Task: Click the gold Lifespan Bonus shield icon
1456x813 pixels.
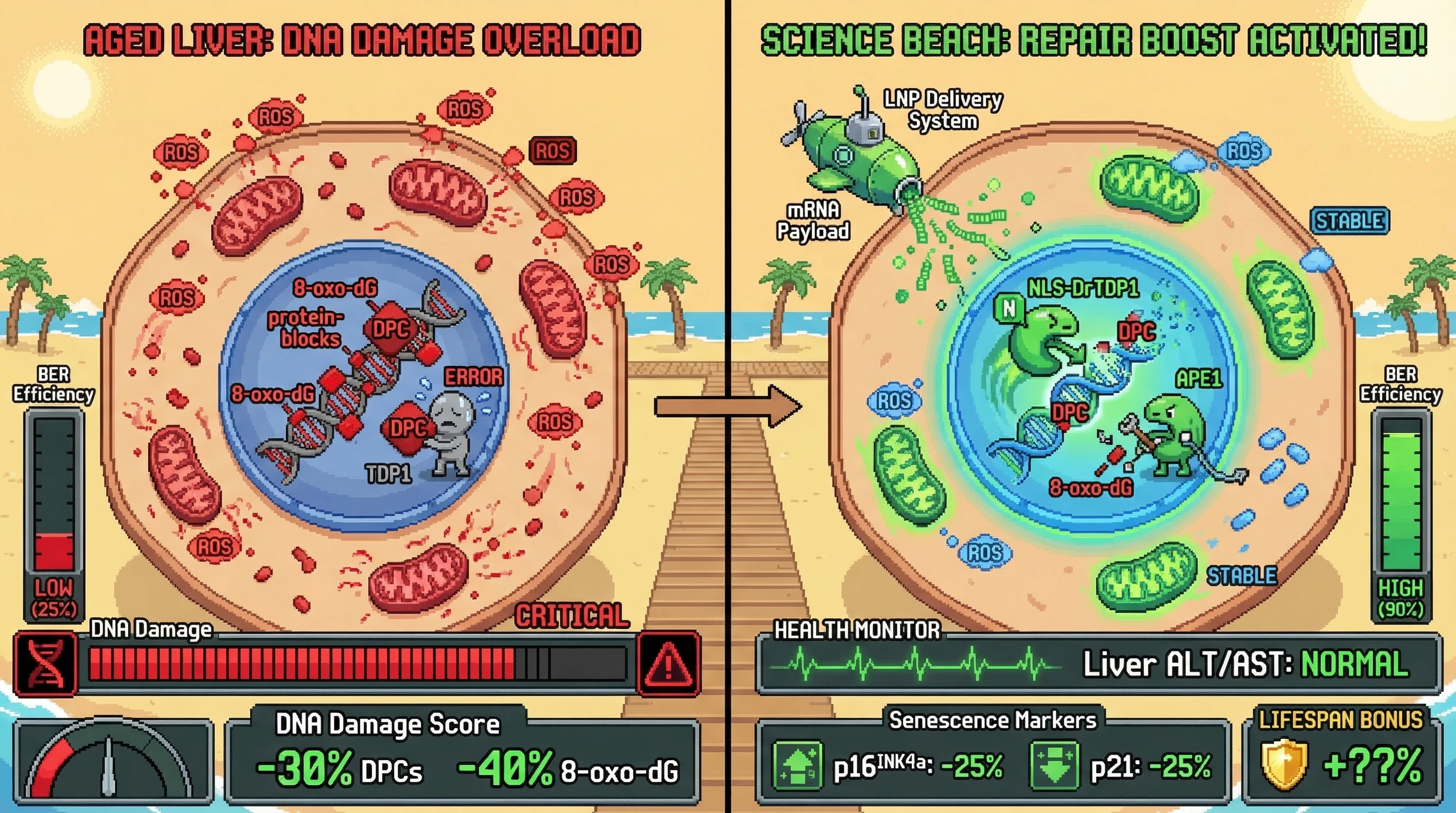Action: (1284, 764)
